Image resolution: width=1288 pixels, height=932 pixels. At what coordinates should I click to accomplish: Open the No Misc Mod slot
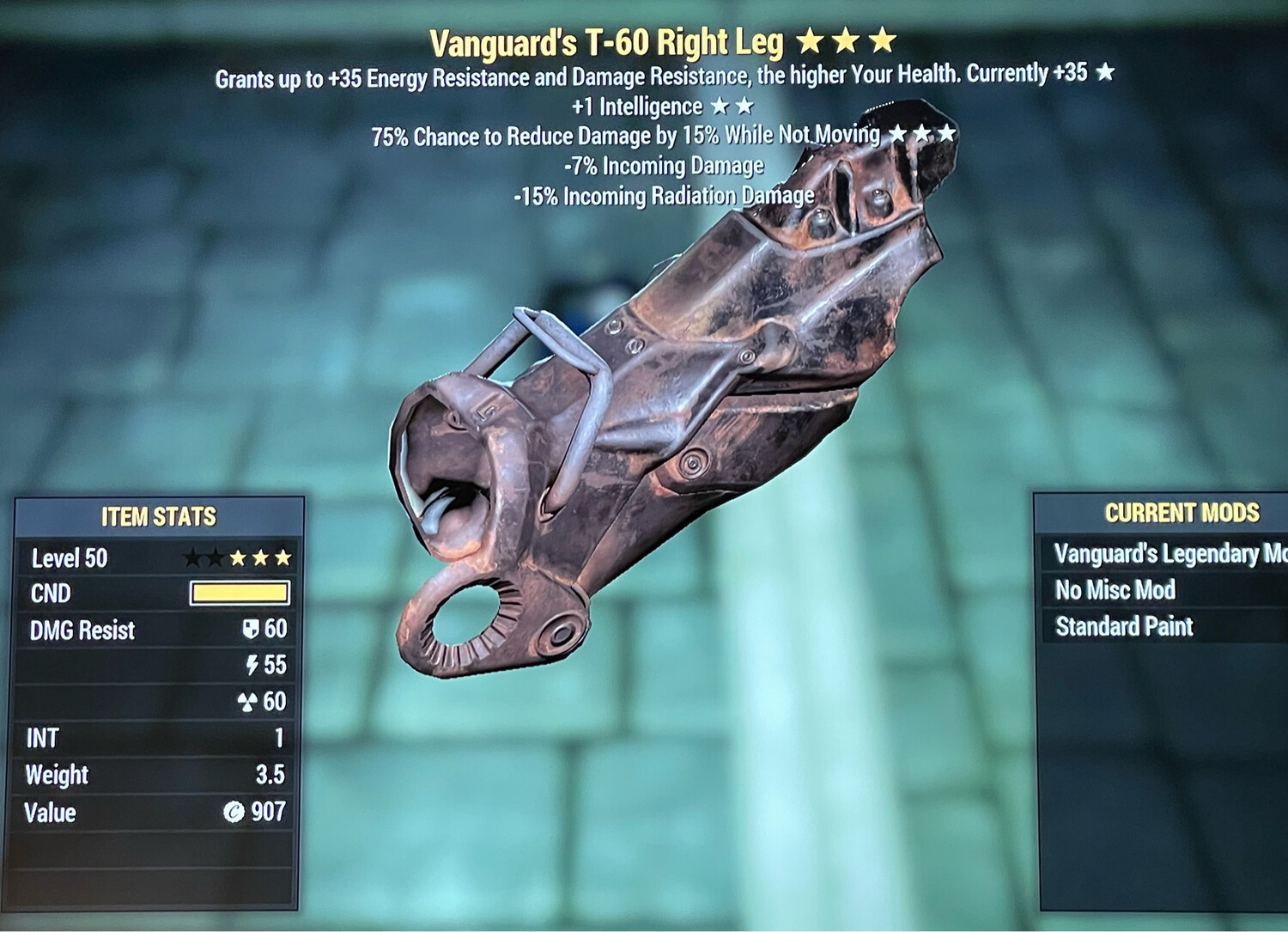[x=1116, y=590]
